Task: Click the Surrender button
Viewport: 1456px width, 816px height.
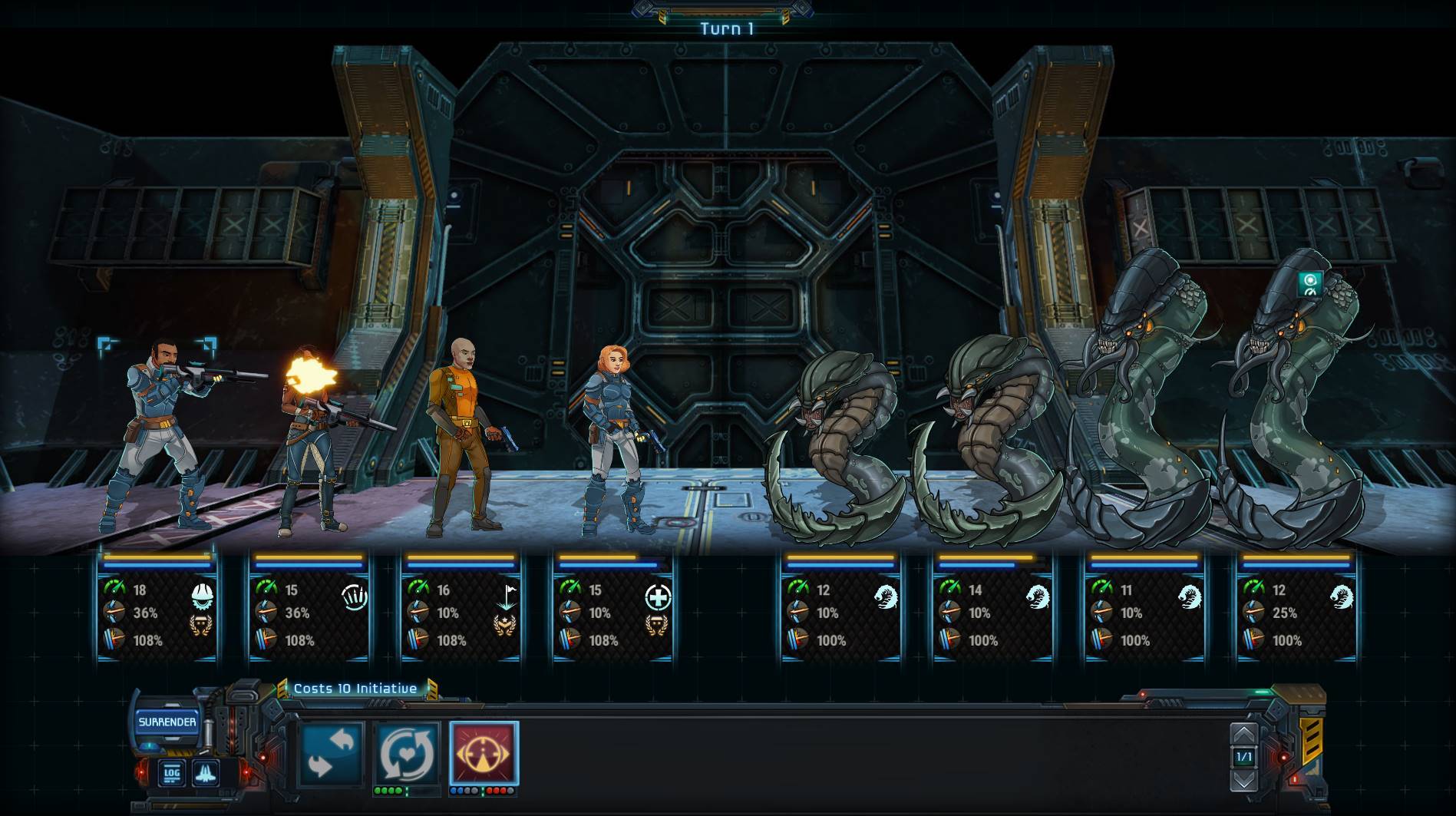Action: (x=167, y=722)
